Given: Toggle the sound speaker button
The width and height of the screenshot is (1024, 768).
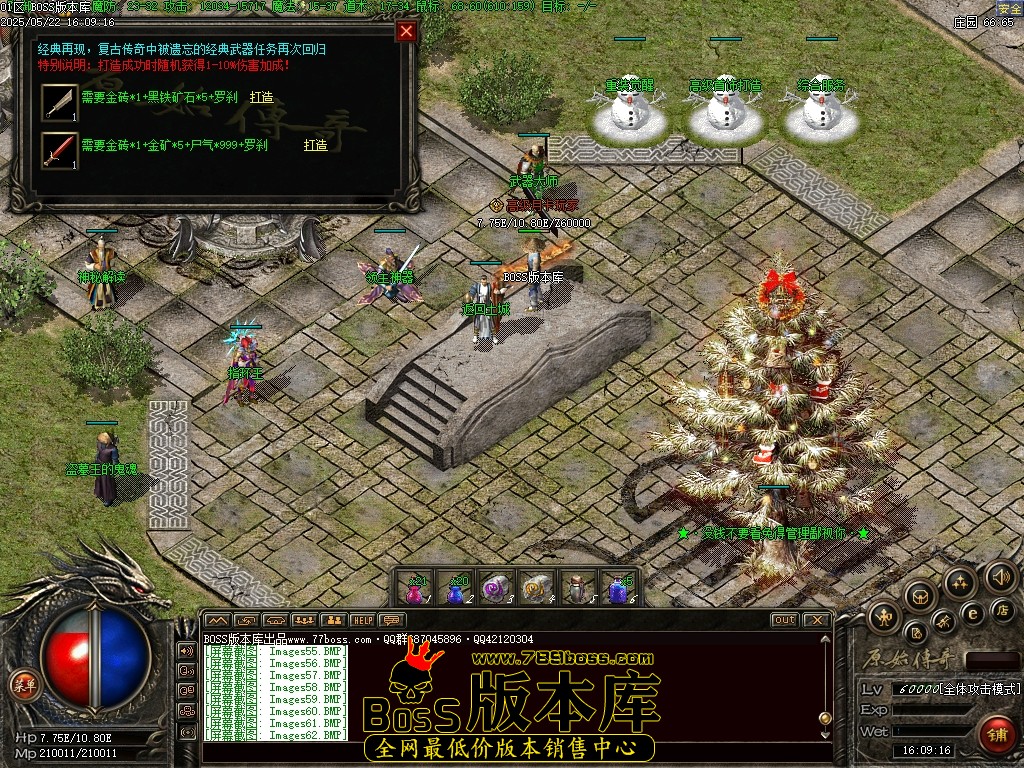Looking at the screenshot, I should coord(1000,577).
